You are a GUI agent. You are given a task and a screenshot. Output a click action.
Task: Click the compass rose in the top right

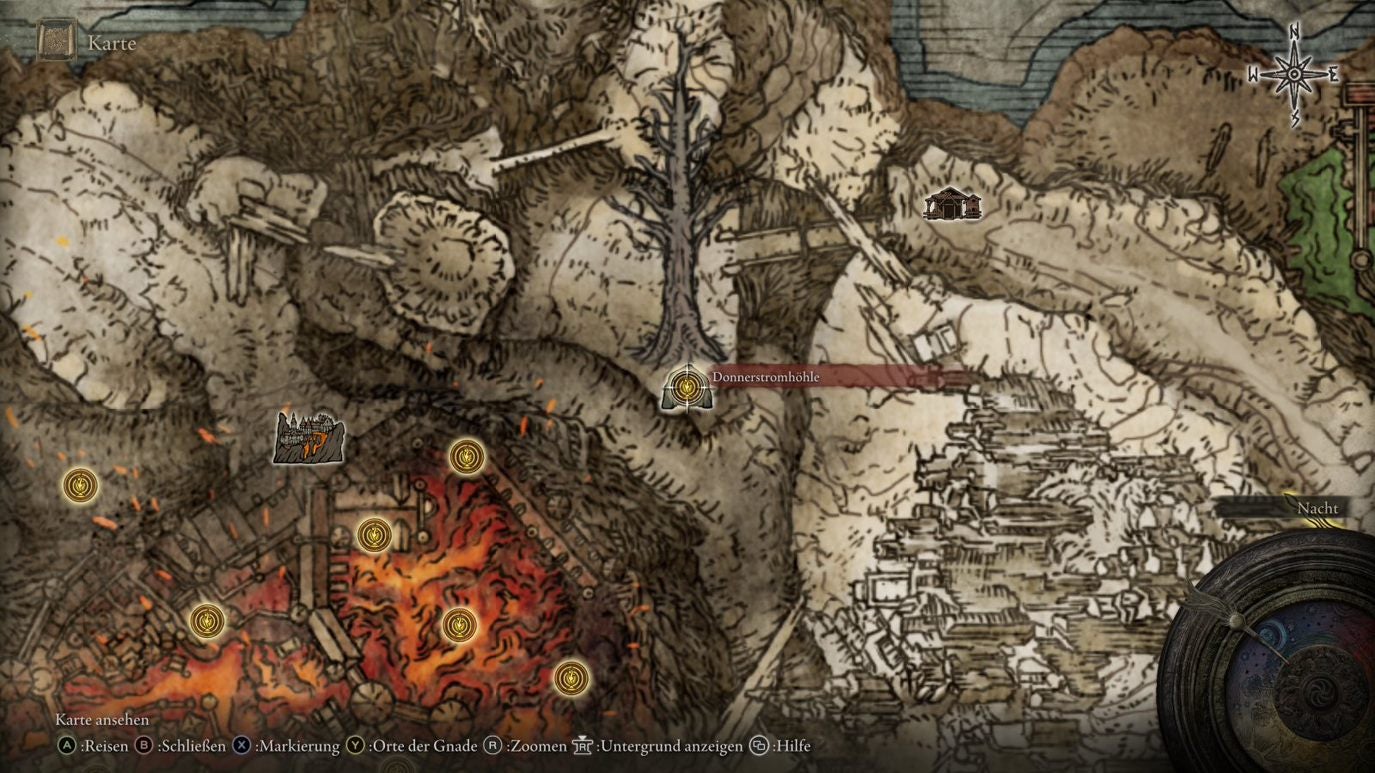[x=1294, y=72]
